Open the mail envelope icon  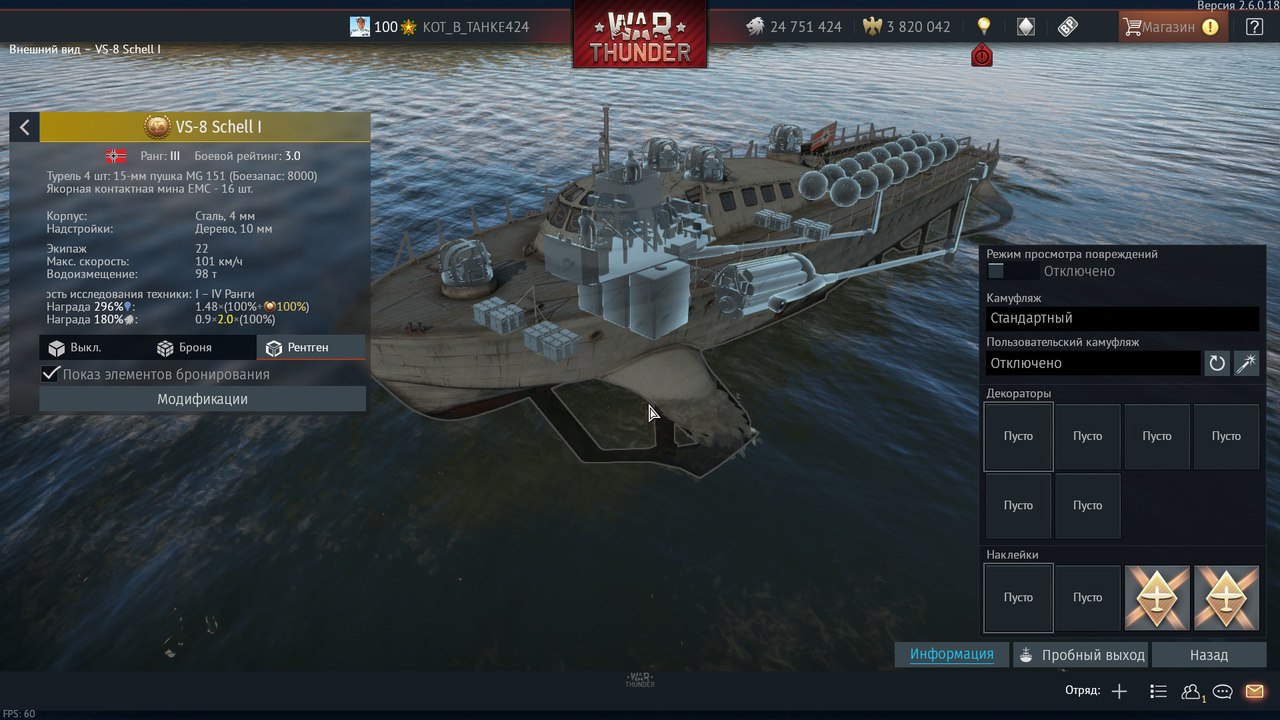pos(1254,691)
